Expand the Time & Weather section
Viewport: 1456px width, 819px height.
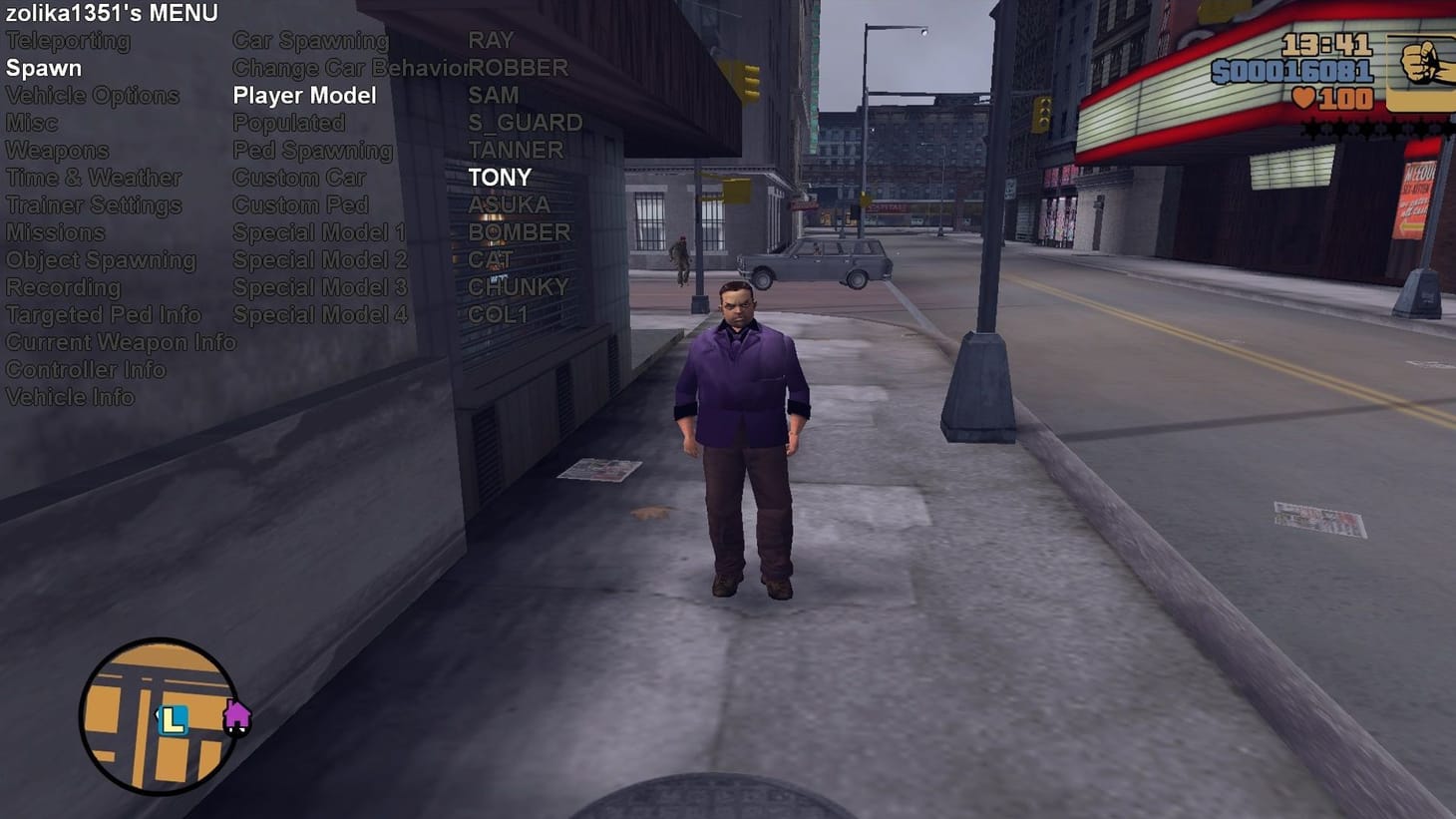coord(93,178)
